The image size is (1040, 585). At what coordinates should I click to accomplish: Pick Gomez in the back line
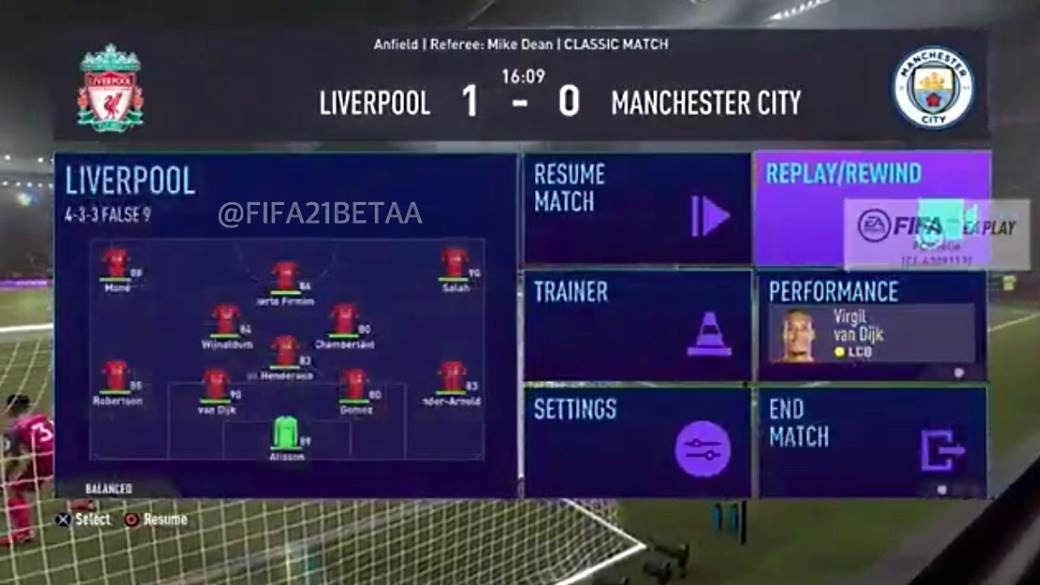click(x=355, y=384)
